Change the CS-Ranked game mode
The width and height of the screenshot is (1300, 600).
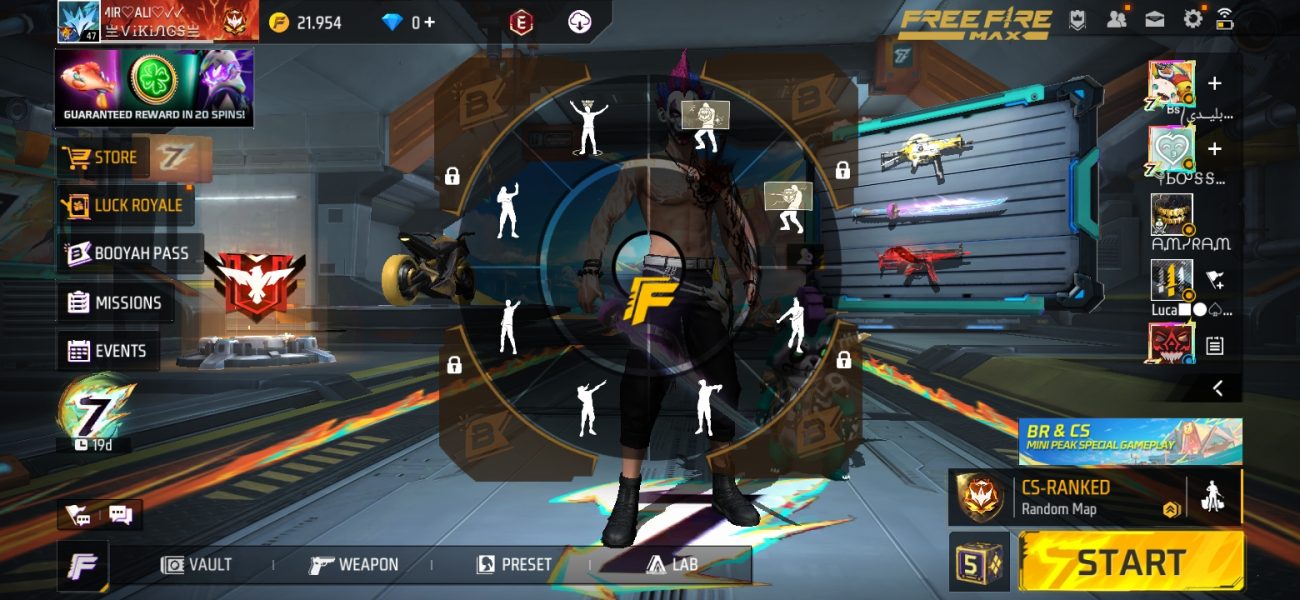coord(1064,497)
